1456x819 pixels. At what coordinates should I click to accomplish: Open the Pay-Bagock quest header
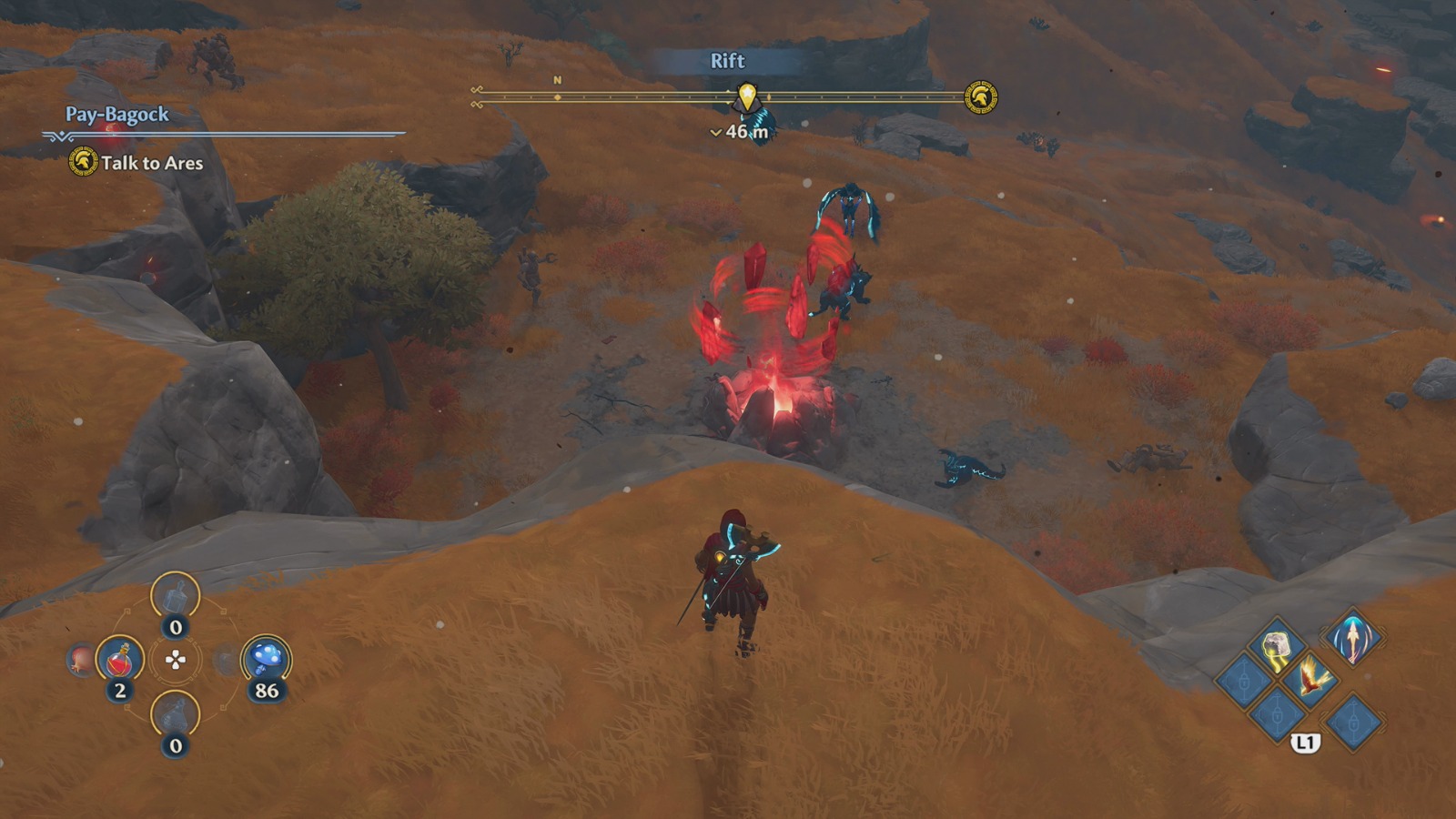click(116, 115)
